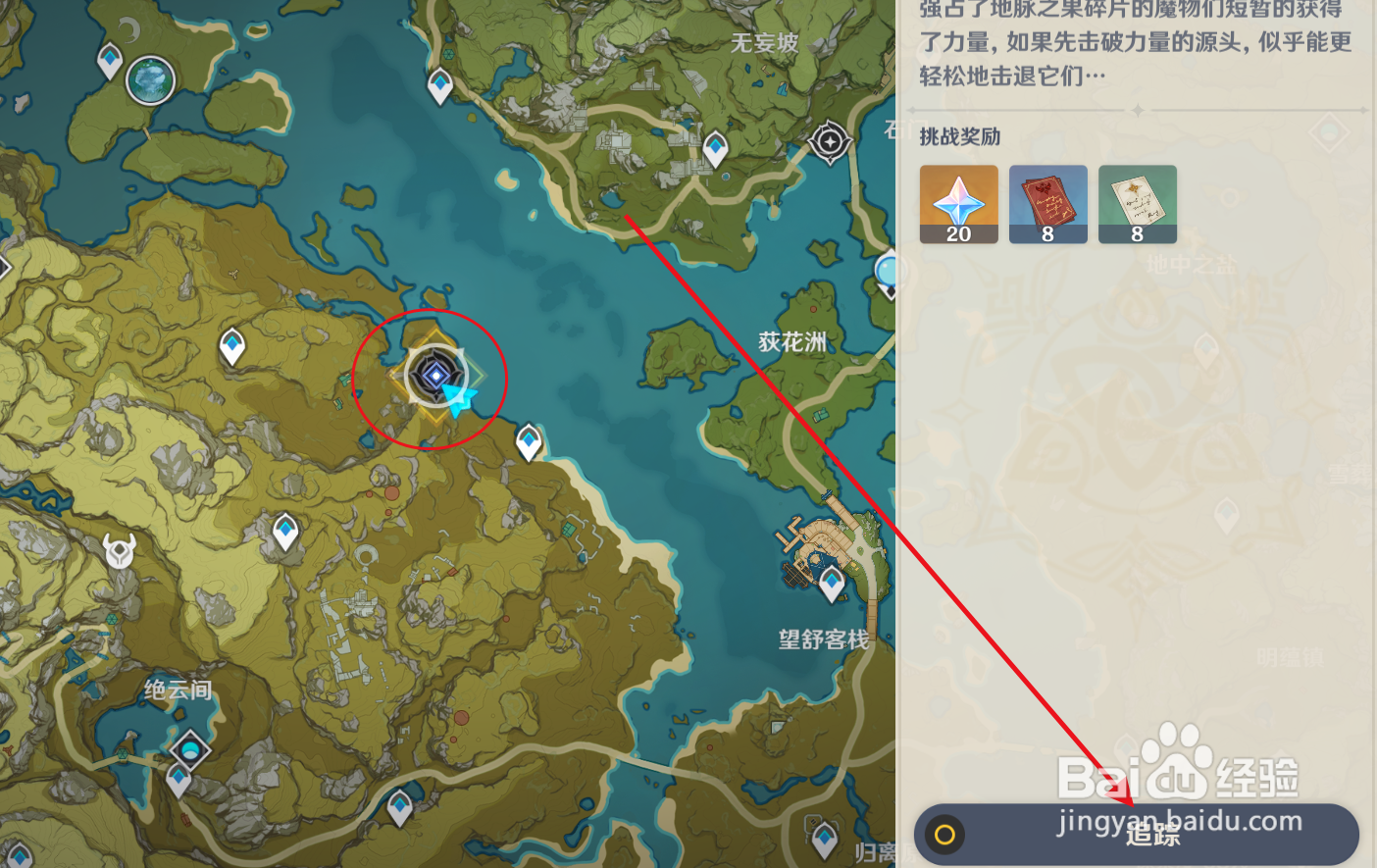Select the waypoint pin at far left edge
This screenshot has width=1377, height=868.
(x=5, y=265)
